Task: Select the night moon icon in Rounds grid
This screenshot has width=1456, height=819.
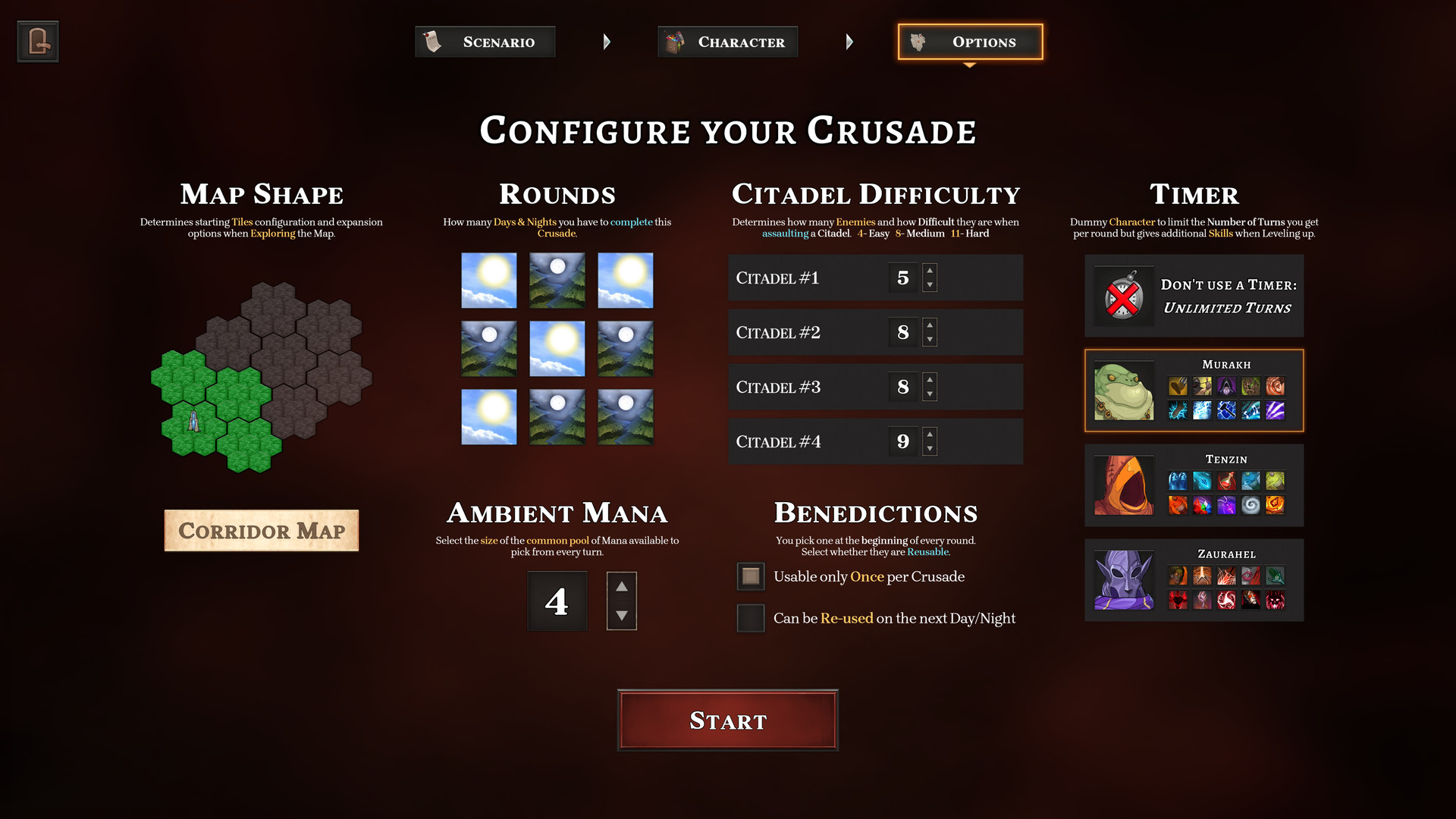Action: (x=557, y=280)
